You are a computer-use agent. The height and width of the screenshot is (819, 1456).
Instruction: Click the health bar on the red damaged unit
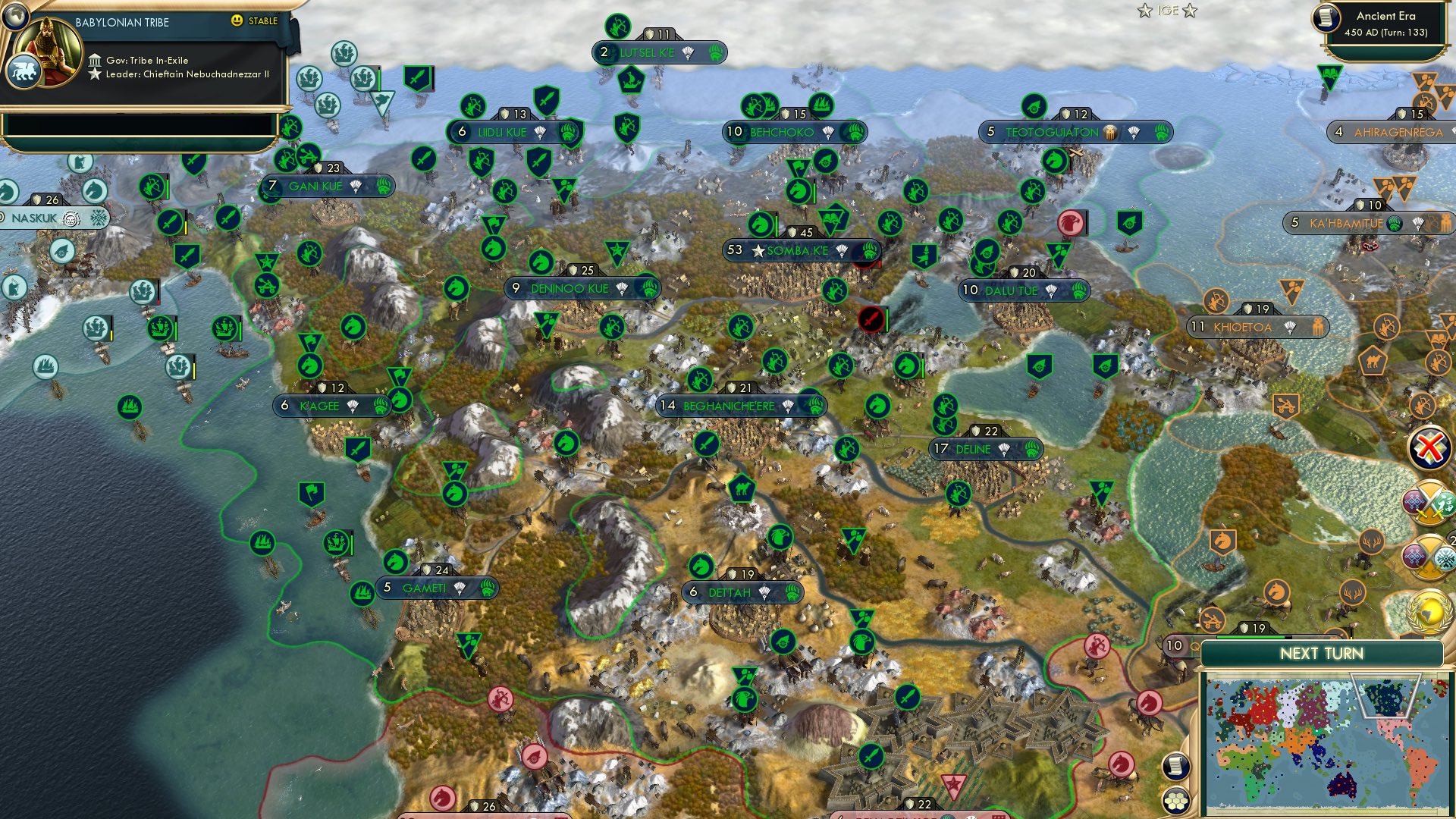coord(887,319)
